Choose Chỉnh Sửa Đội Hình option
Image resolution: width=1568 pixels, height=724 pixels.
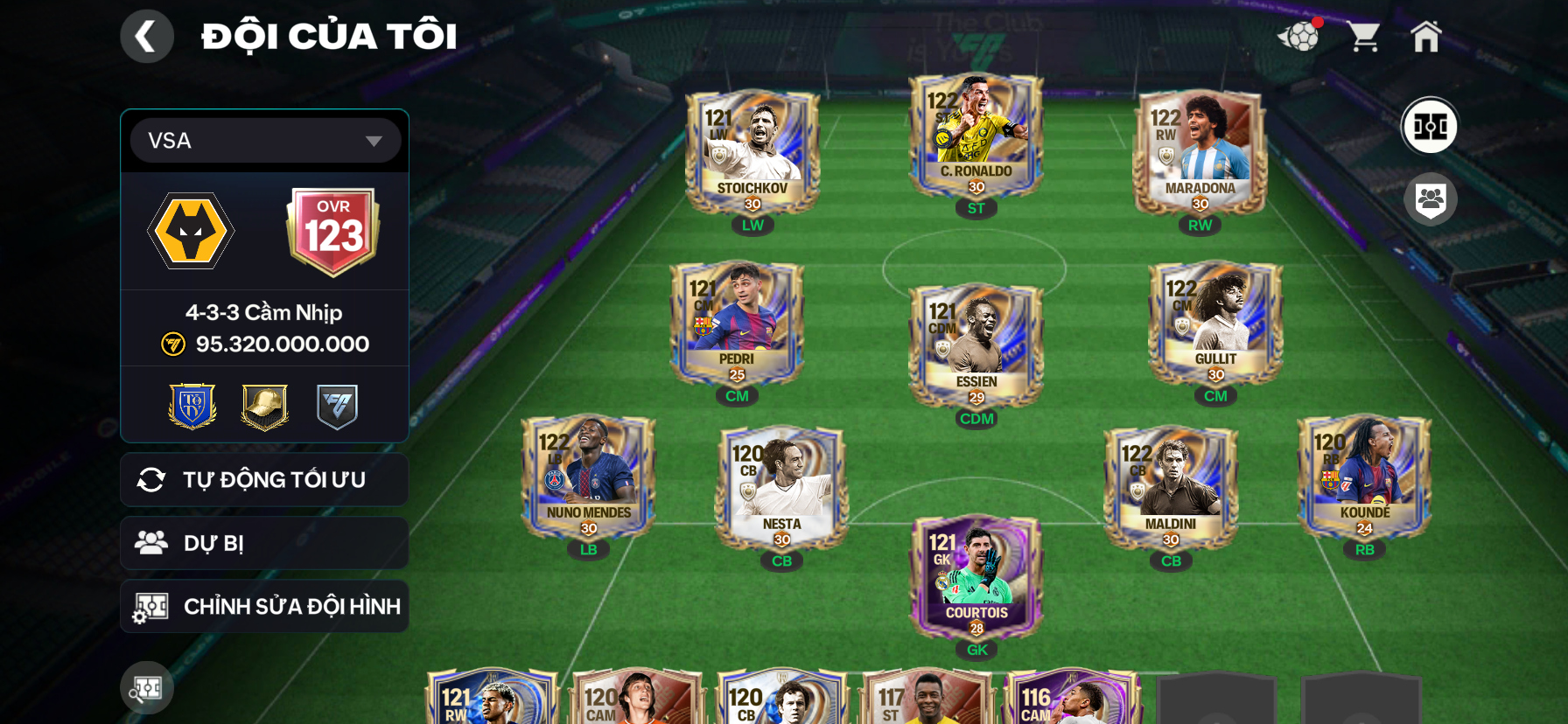pyautogui.click(x=264, y=606)
